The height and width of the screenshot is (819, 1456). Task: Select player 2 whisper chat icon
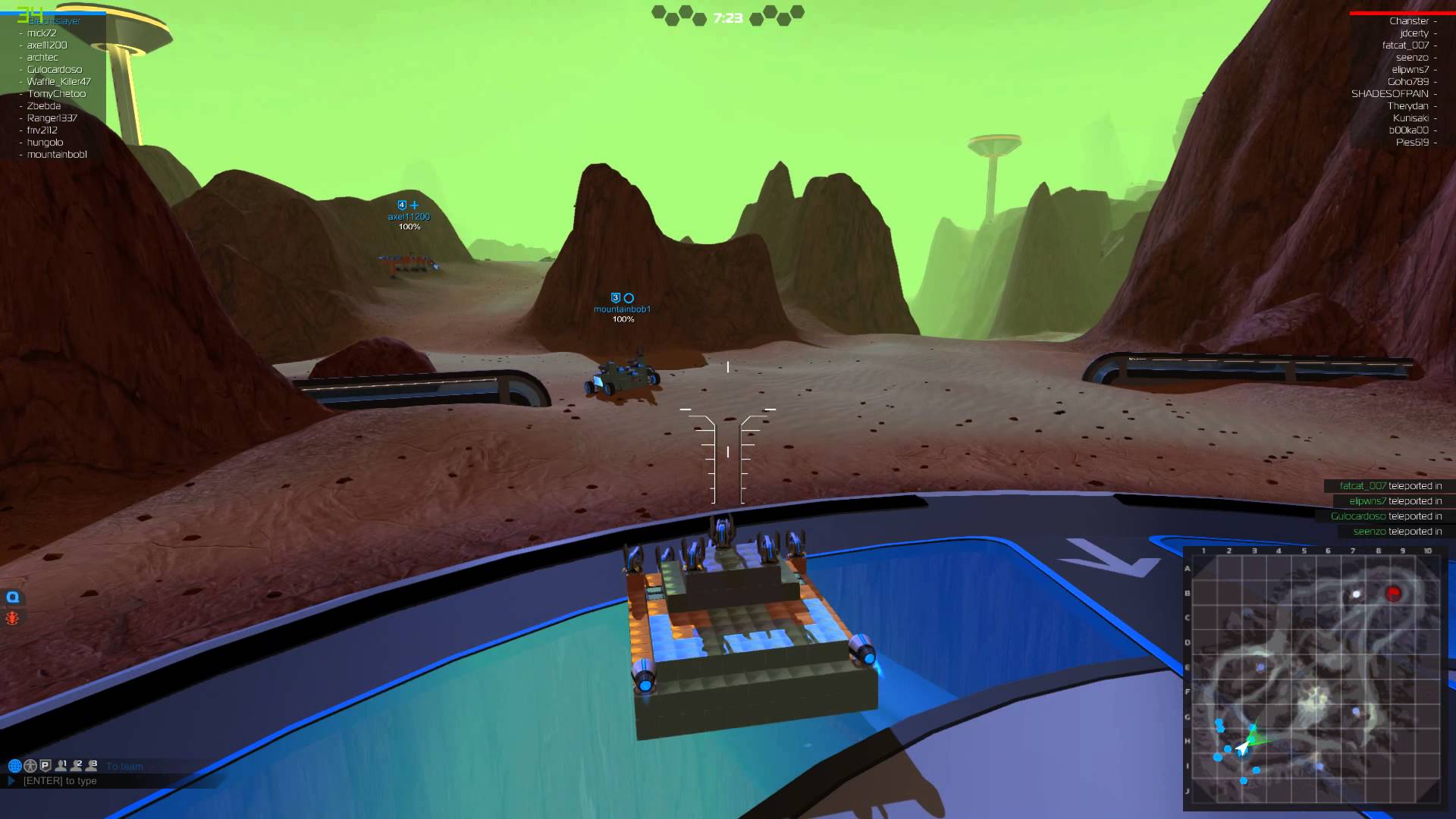click(76, 765)
